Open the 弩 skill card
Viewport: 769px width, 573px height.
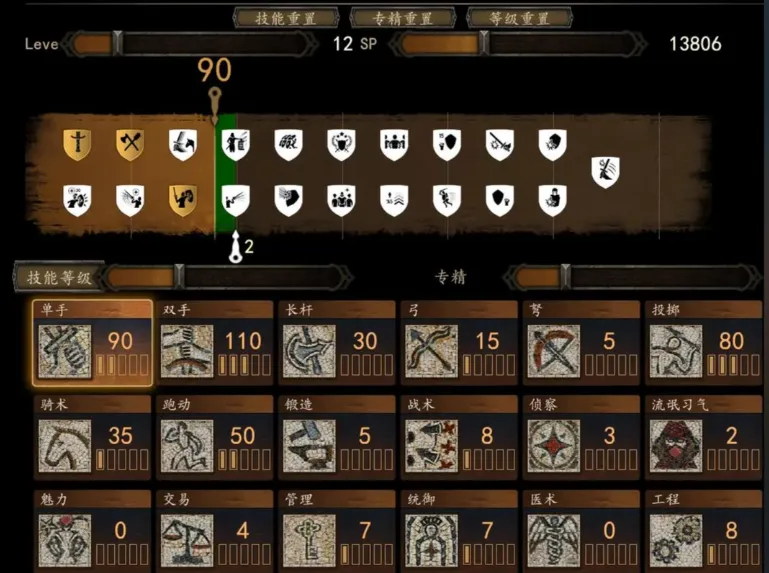pos(581,343)
